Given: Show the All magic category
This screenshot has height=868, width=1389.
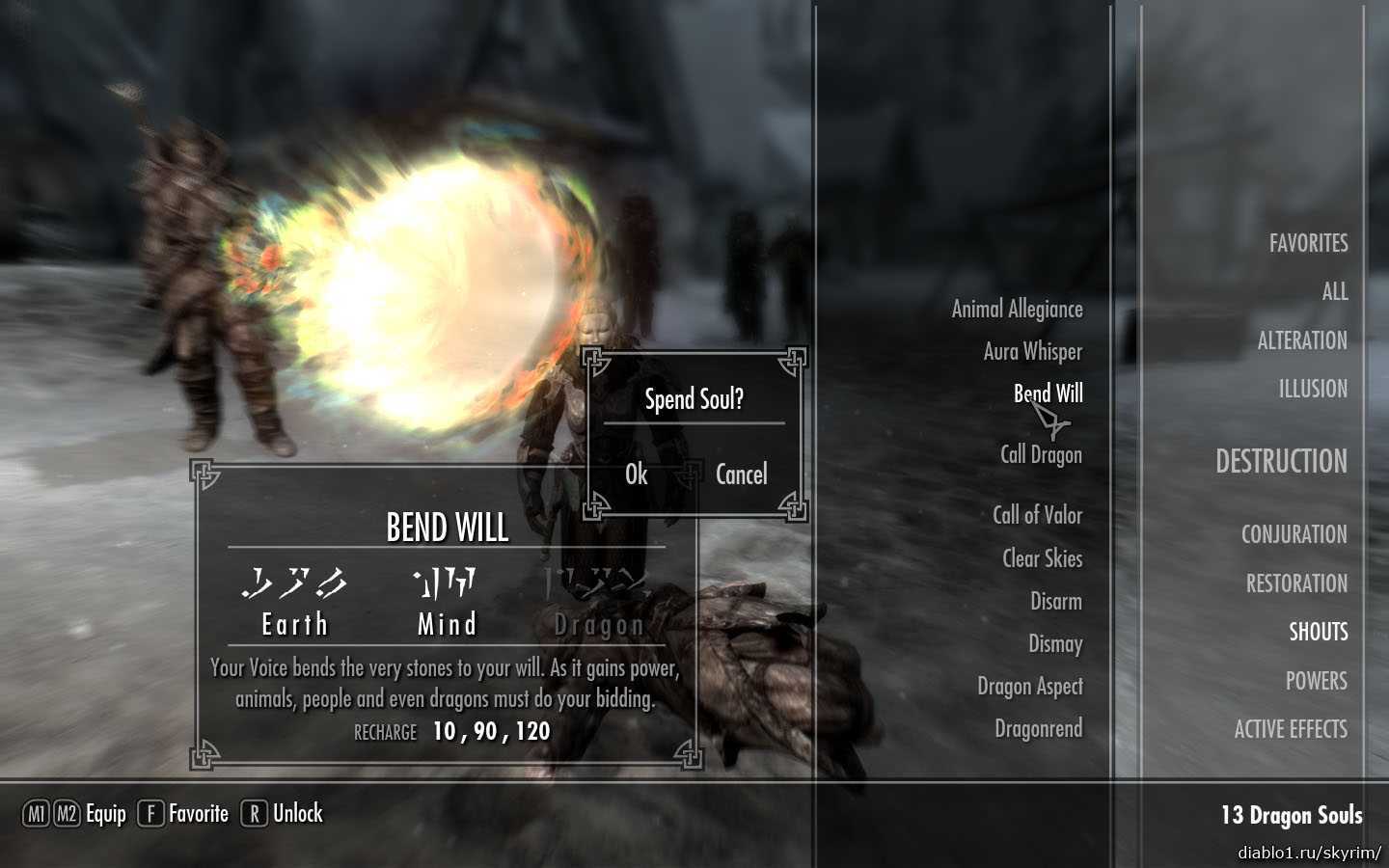Looking at the screenshot, I should click(1334, 291).
